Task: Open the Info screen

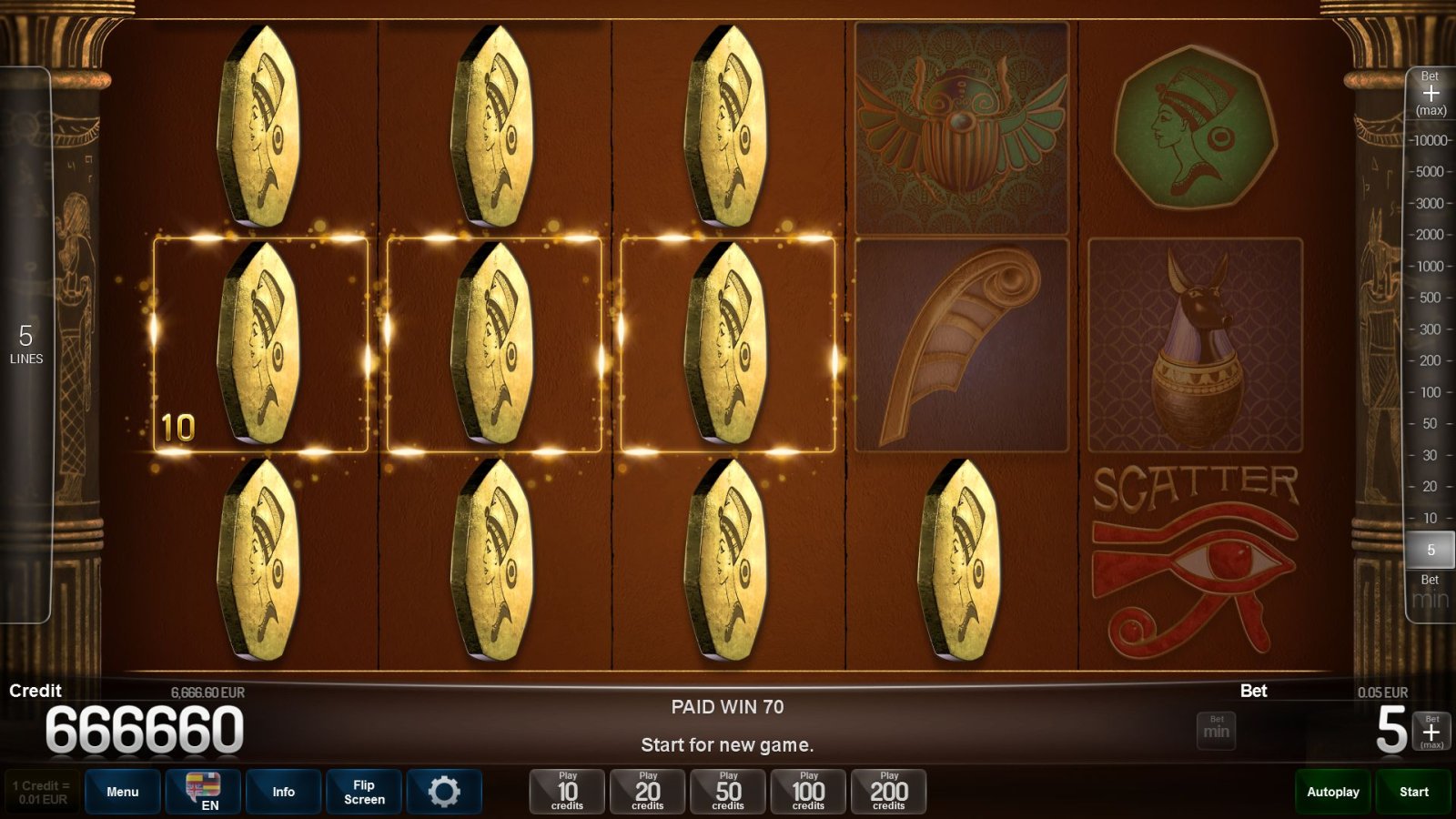Action: (x=283, y=791)
